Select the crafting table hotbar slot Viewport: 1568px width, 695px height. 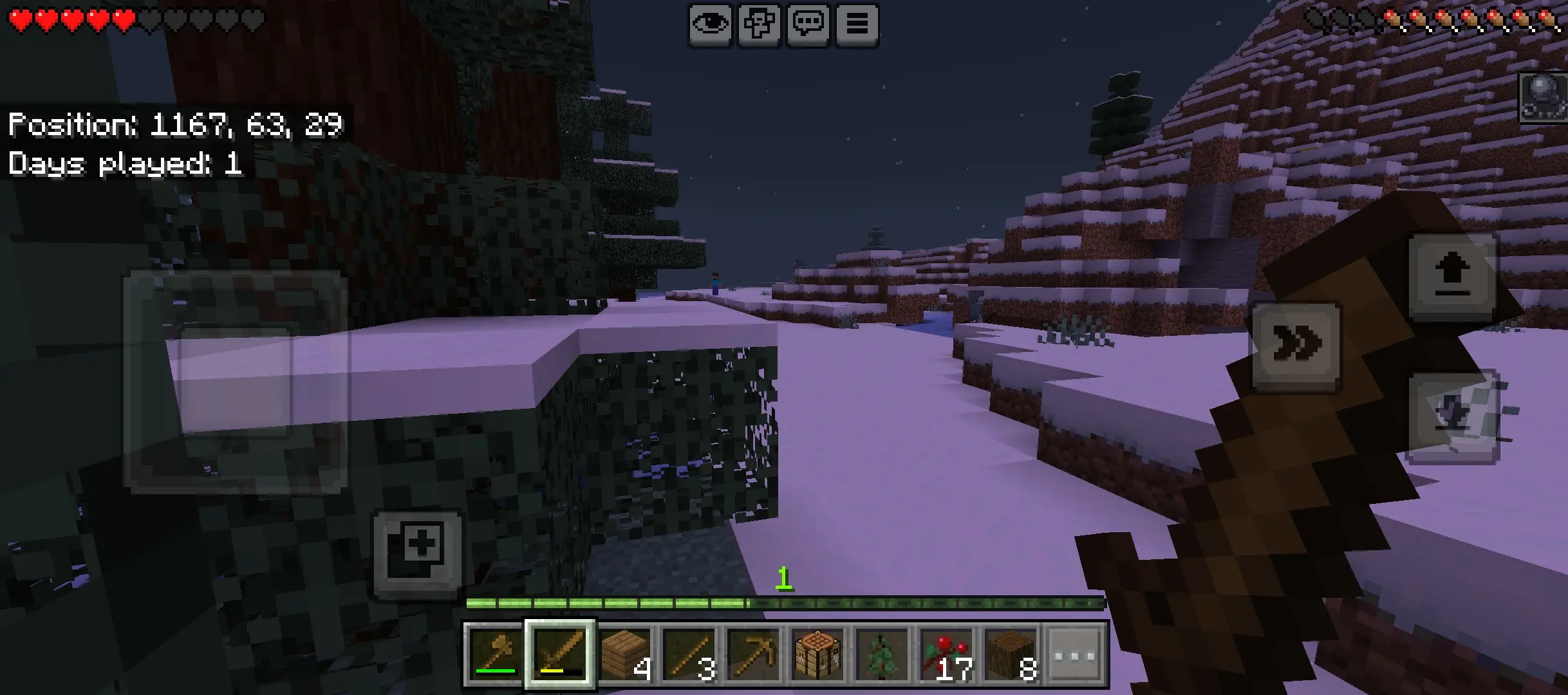click(818, 654)
